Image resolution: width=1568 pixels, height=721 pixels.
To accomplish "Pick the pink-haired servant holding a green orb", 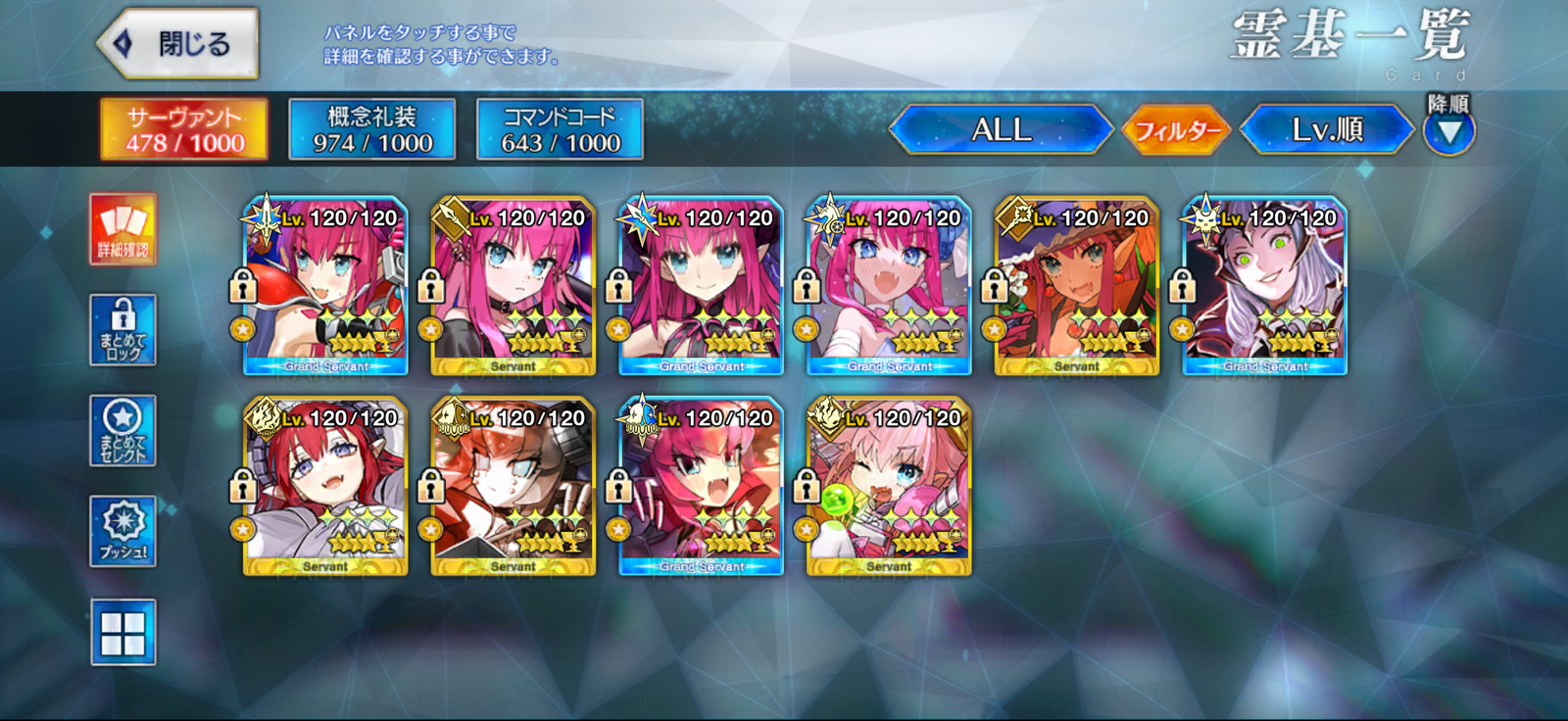I will tap(889, 487).
